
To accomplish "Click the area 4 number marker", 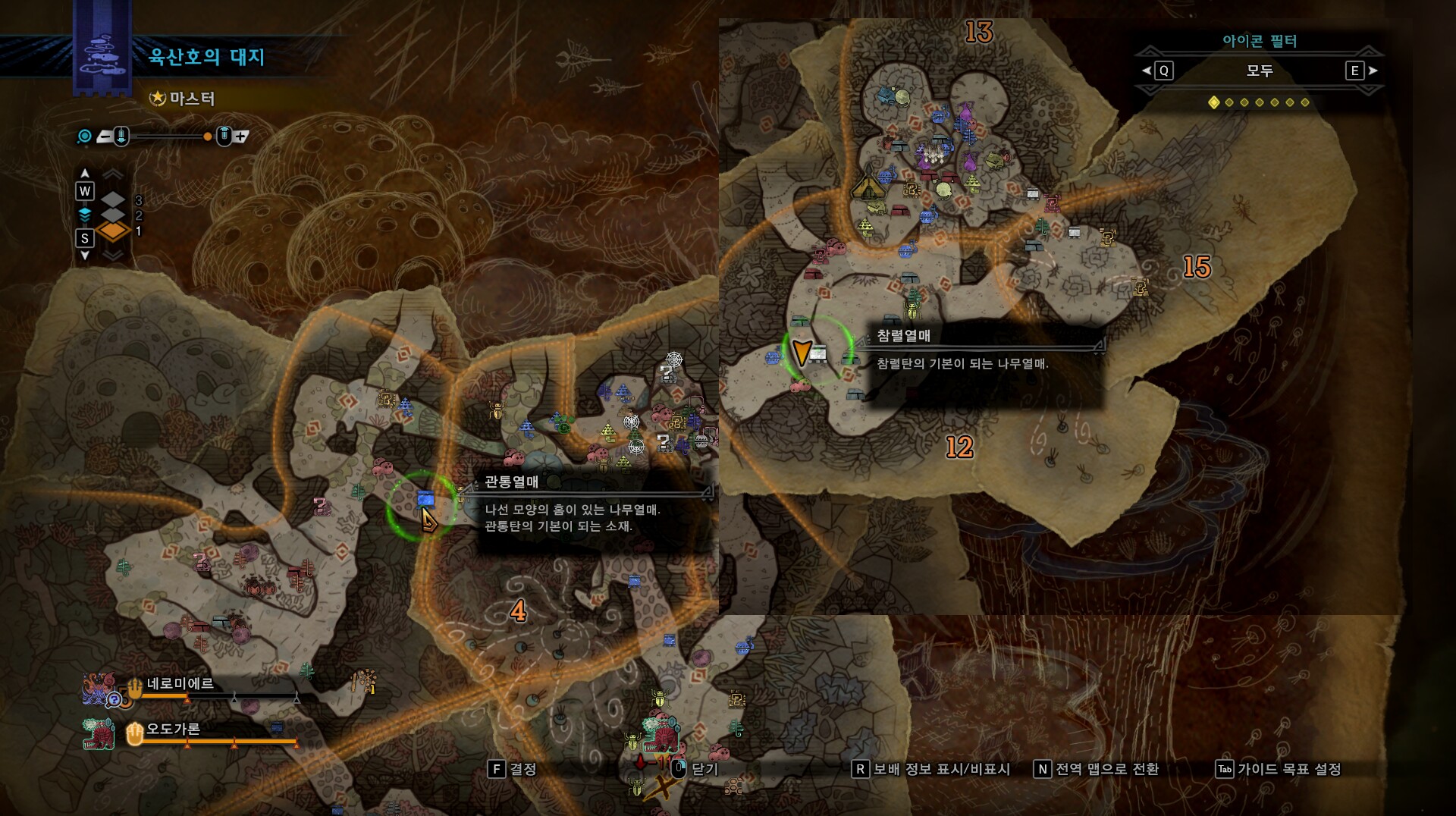I will (x=518, y=610).
